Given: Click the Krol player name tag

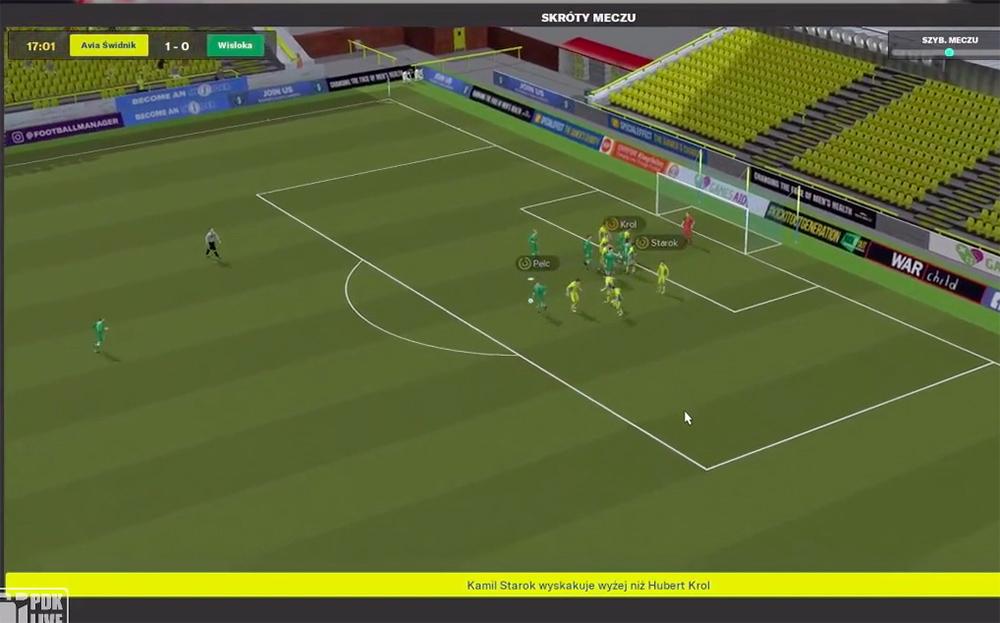Looking at the screenshot, I should point(621,224).
